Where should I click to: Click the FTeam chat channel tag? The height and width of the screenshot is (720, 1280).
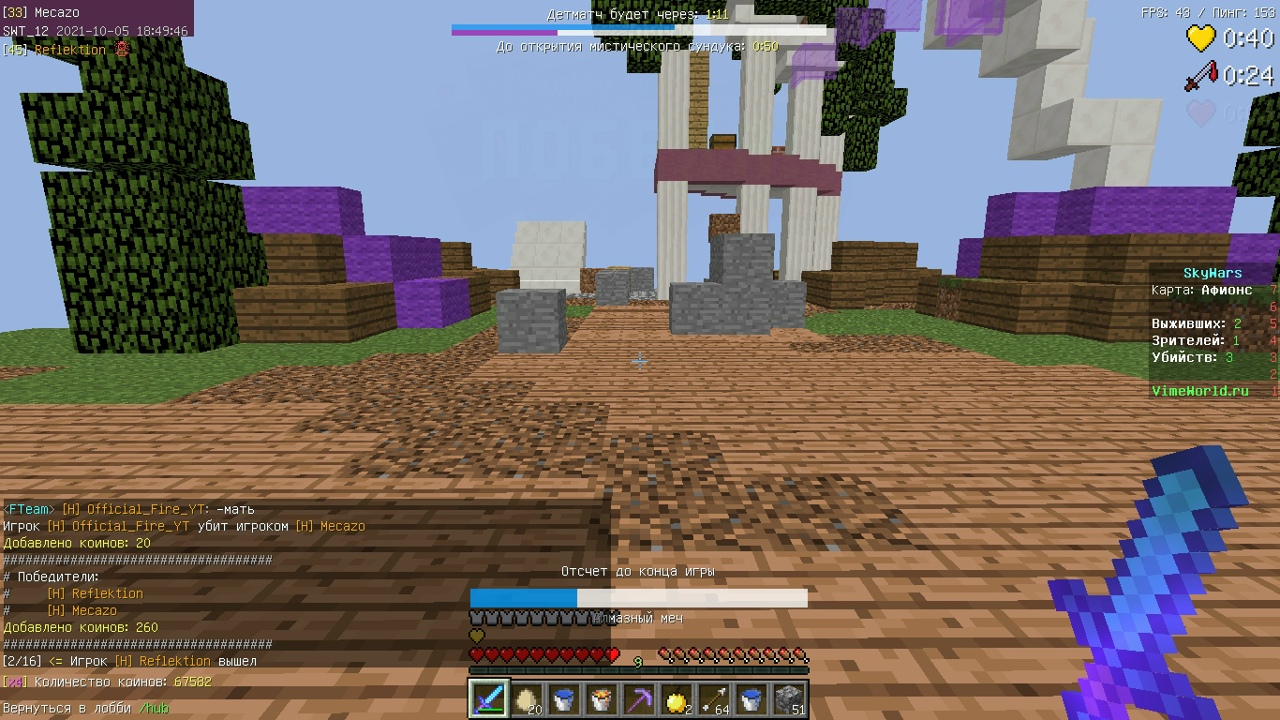(29, 509)
